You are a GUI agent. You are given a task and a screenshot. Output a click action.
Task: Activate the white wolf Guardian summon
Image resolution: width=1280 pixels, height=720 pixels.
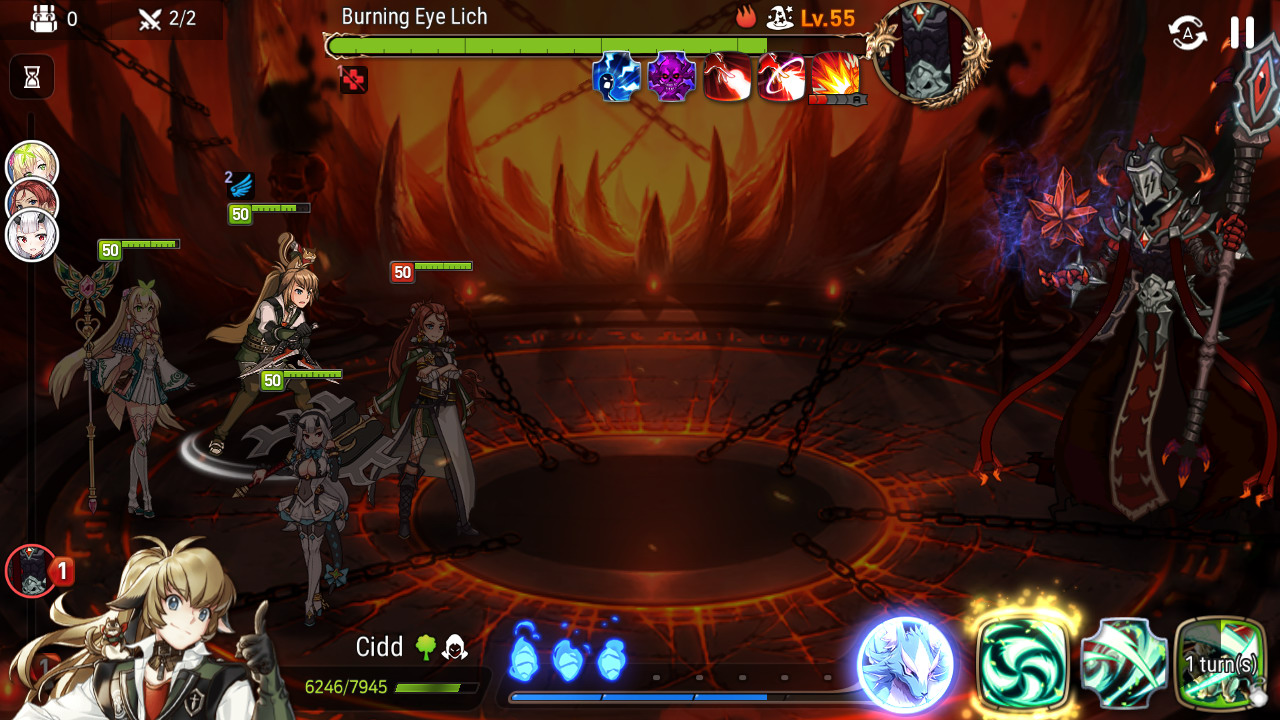(x=905, y=664)
